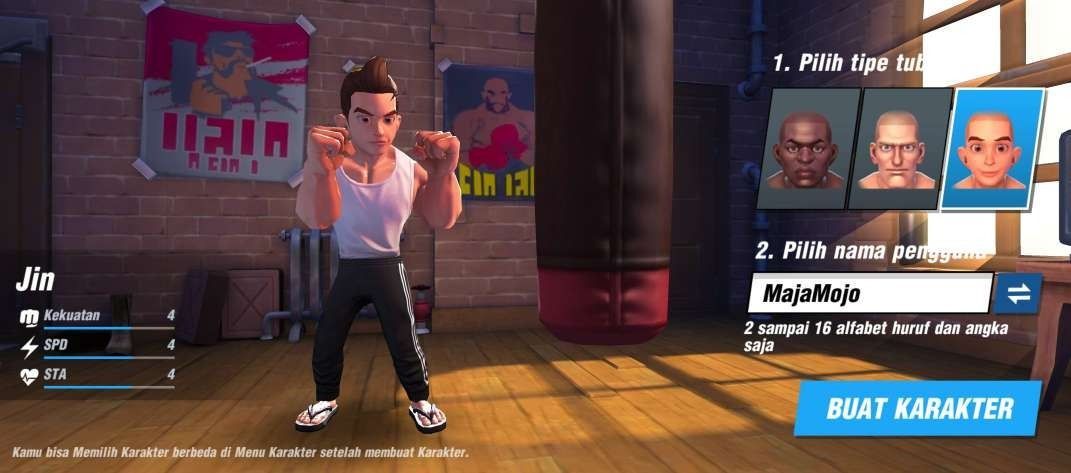1071x473 pixels.
Task: Edit the MajaMojo username field
Action: 868,294
